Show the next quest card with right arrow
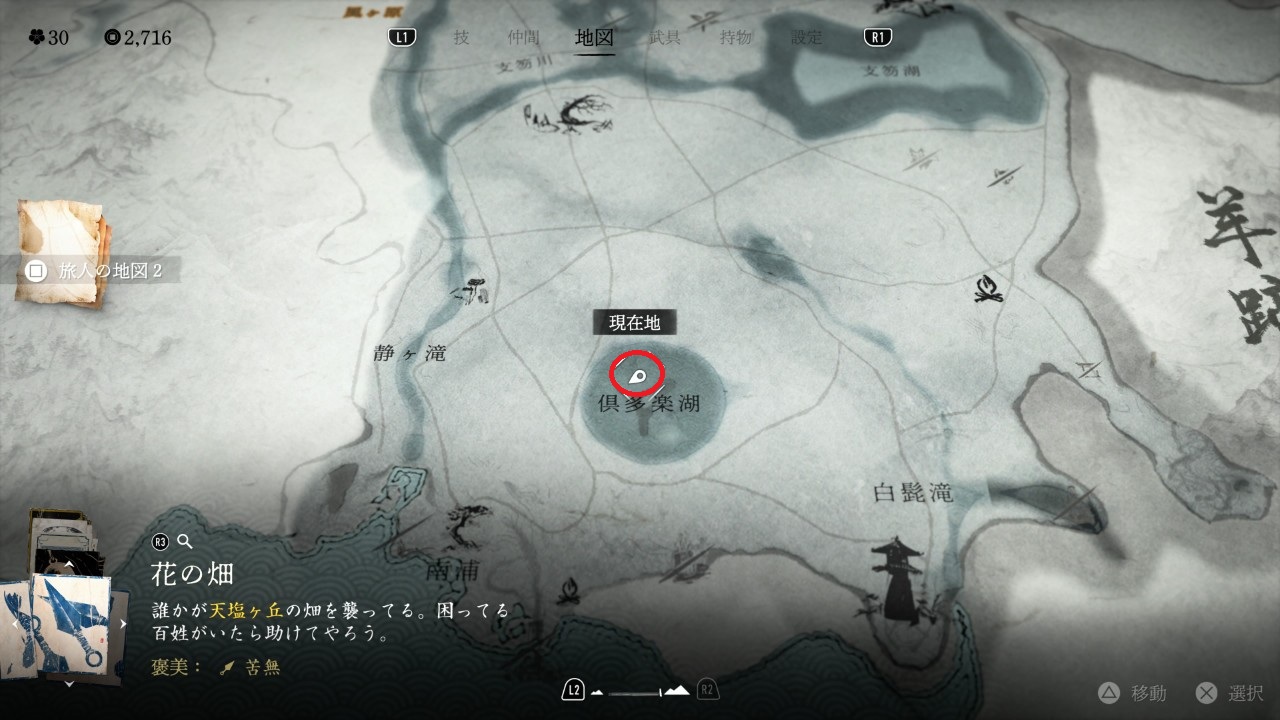 [x=124, y=623]
